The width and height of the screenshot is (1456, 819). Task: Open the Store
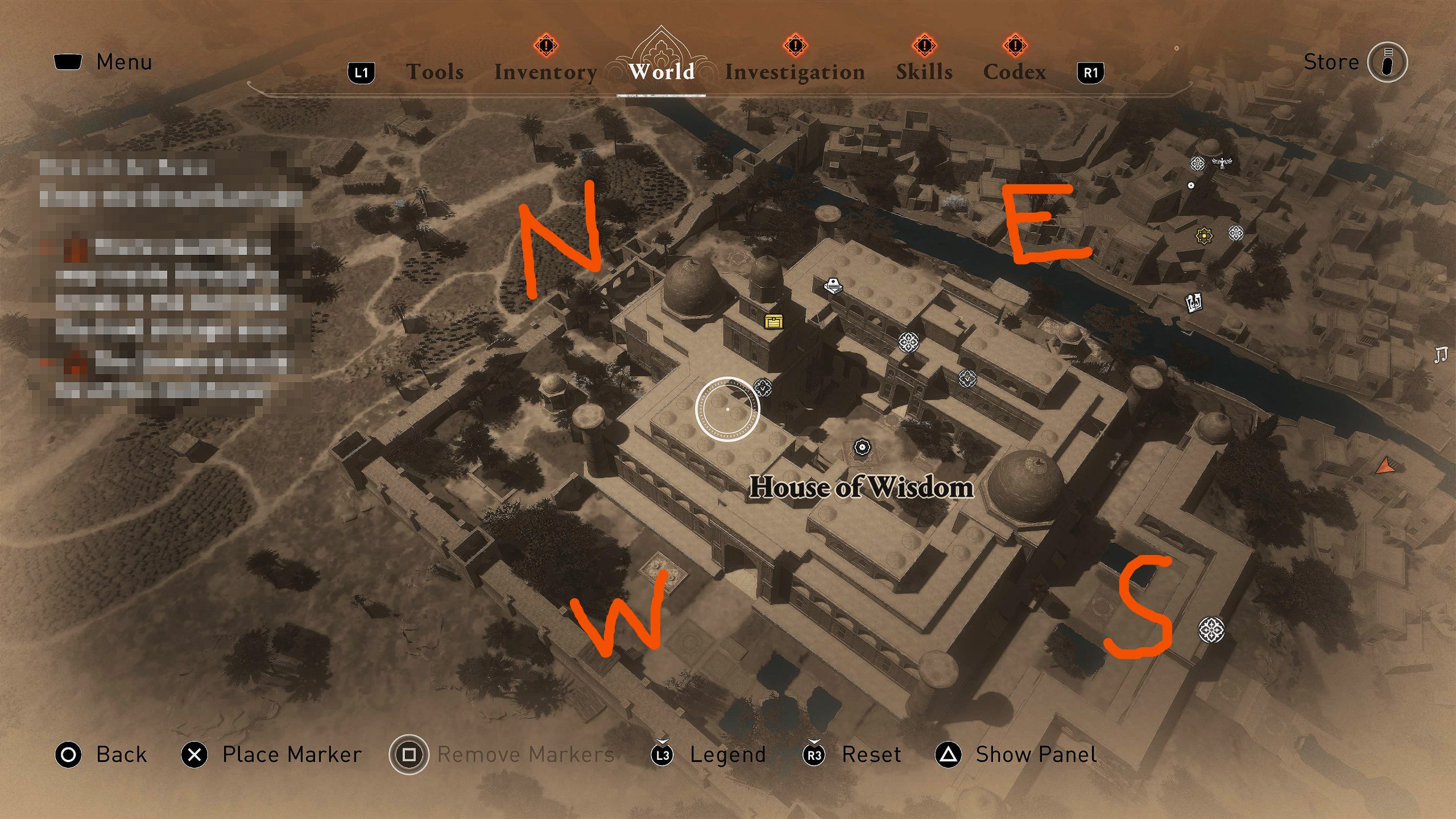coord(1331,62)
